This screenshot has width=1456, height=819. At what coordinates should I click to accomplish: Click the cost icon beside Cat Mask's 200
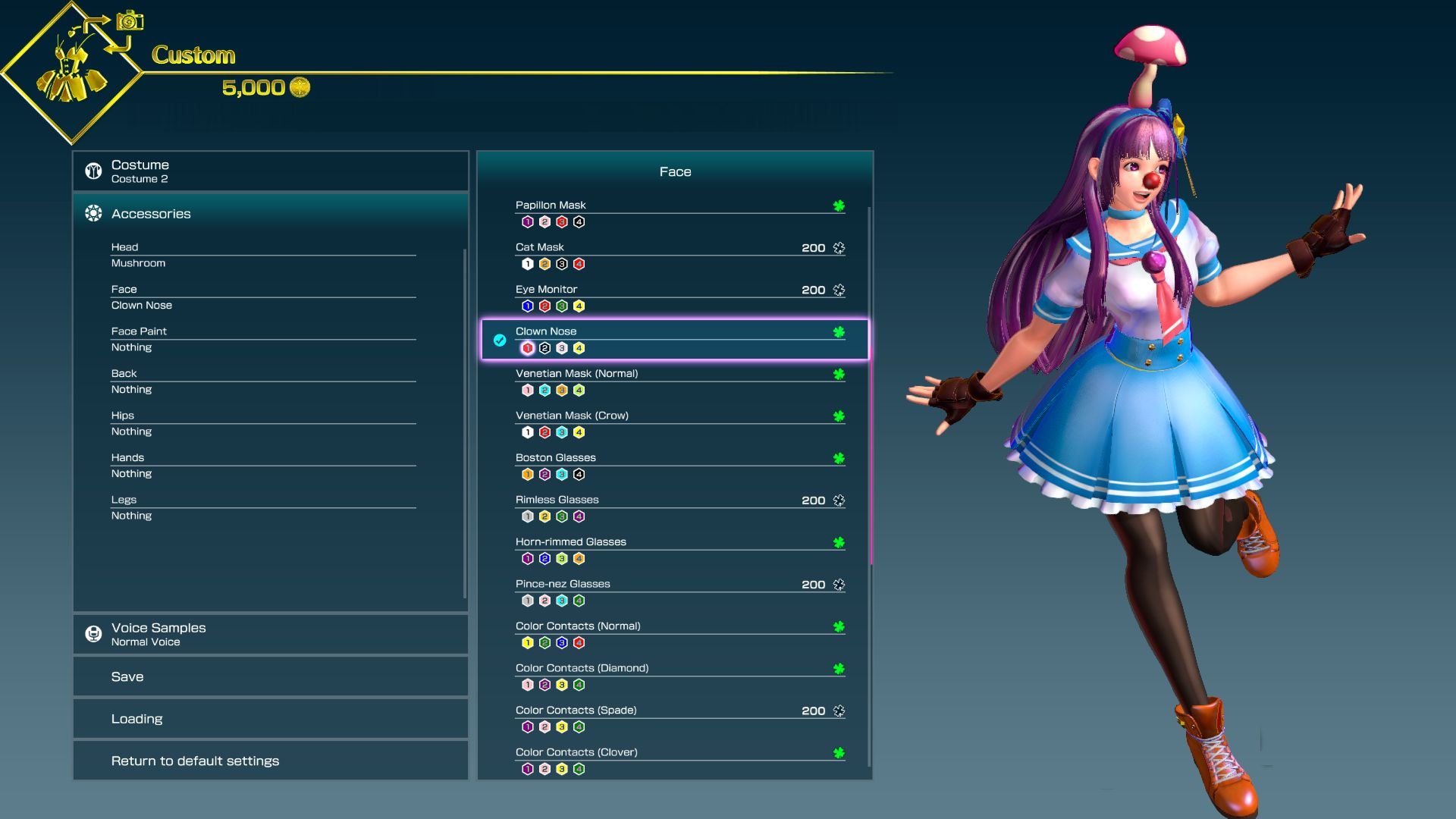pos(838,247)
